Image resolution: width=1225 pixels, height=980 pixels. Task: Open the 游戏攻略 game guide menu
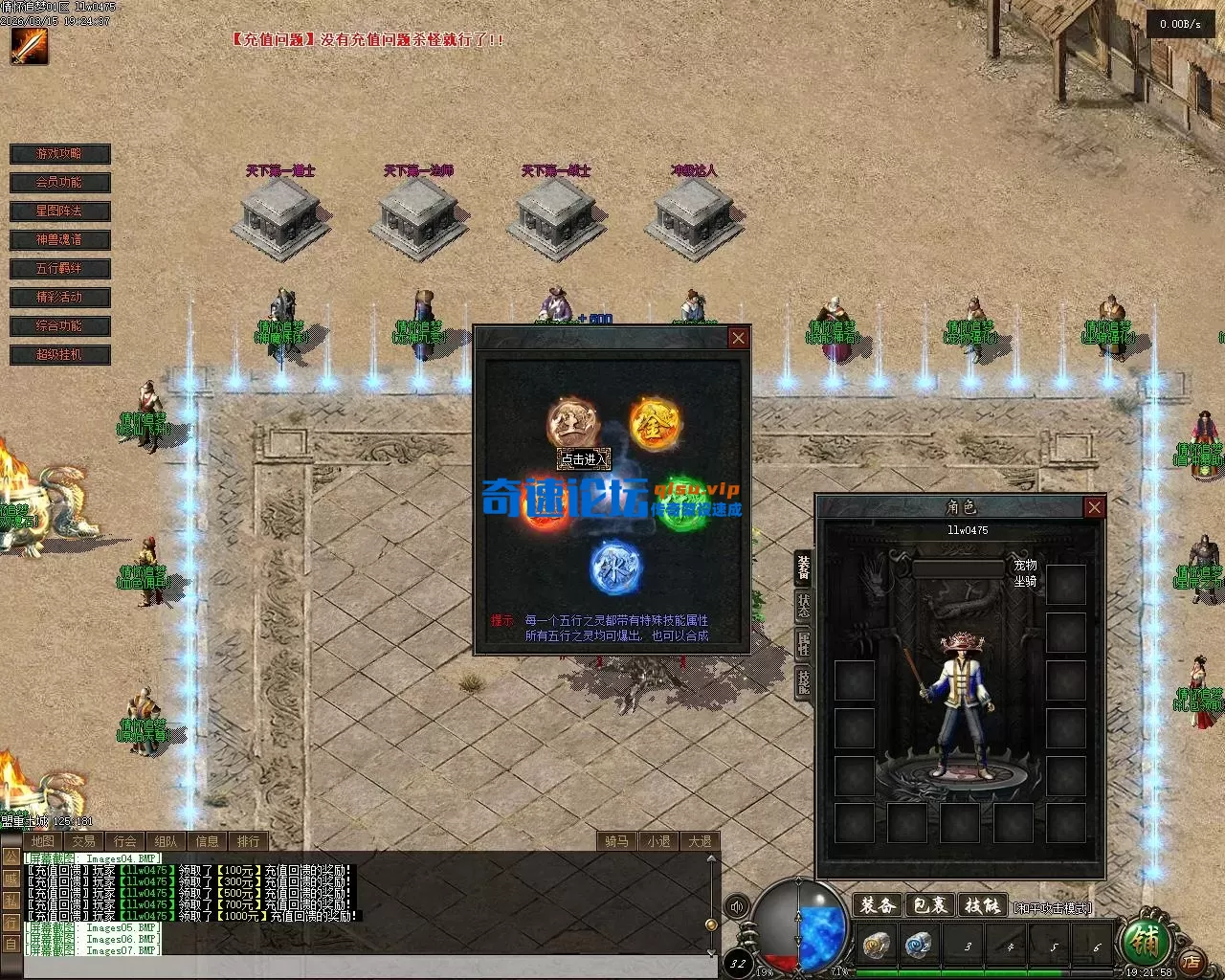point(59,154)
